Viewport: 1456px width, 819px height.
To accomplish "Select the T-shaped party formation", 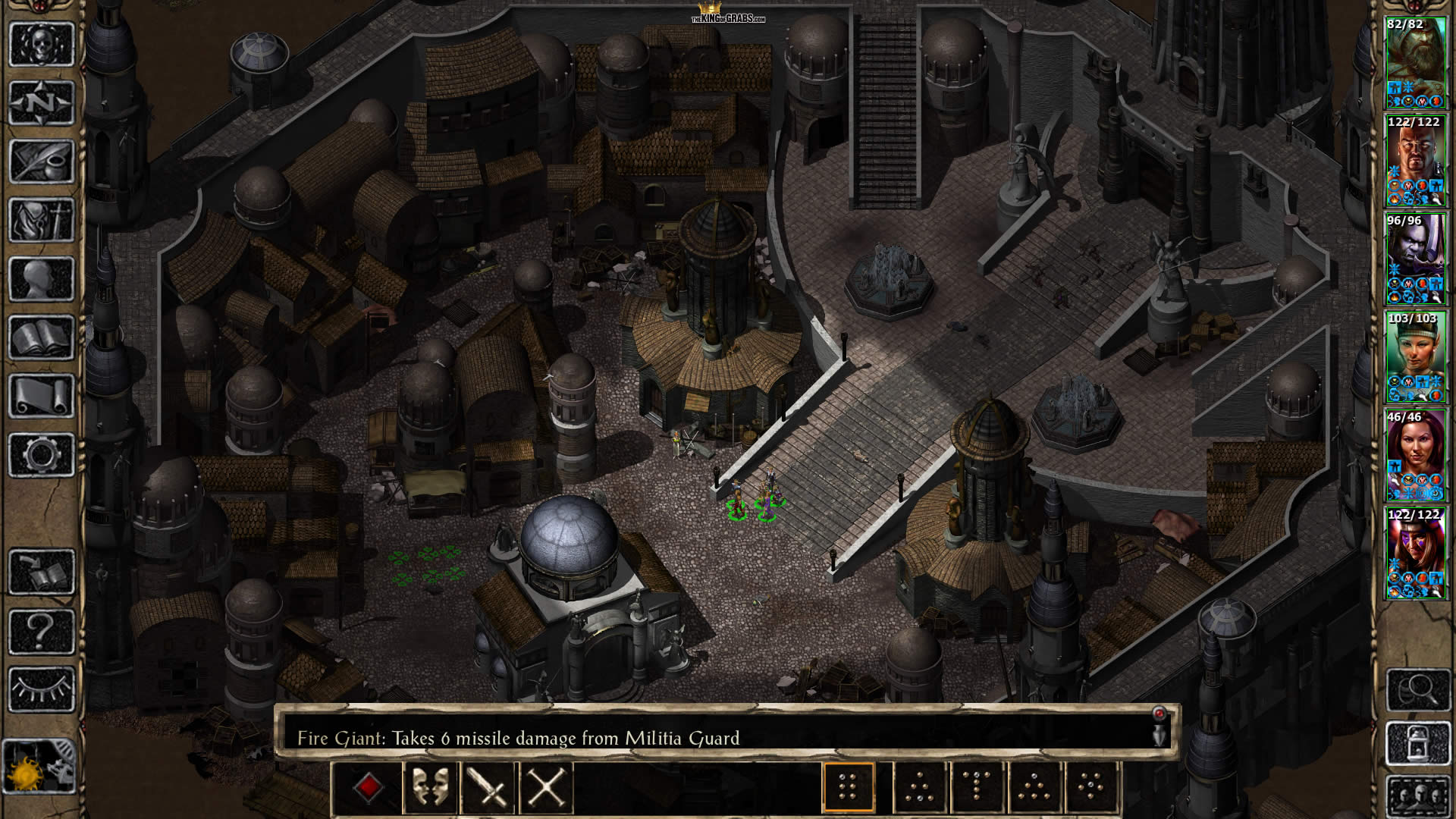I will click(977, 788).
